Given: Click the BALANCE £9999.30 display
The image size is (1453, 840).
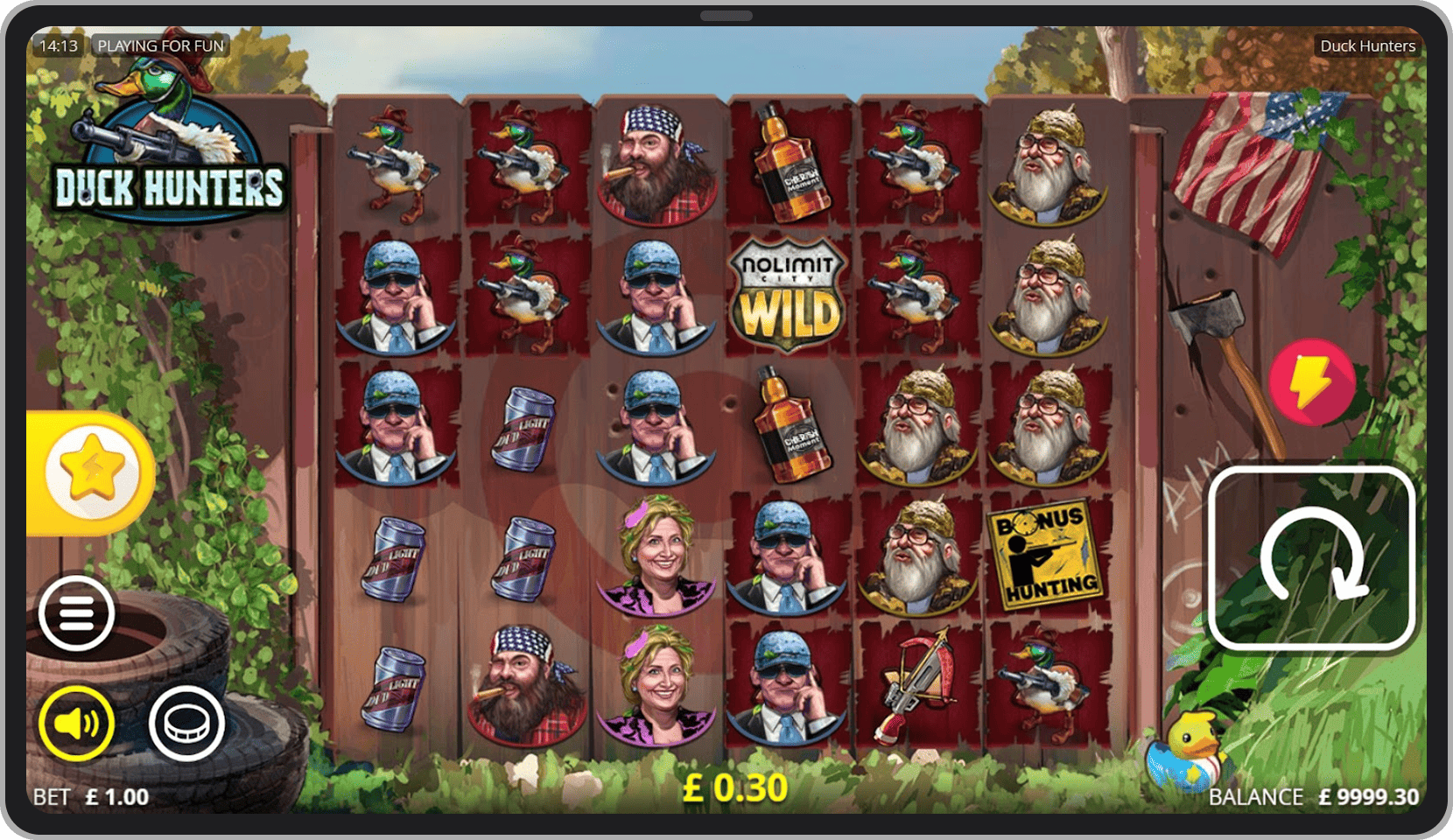Looking at the screenshot, I should click(1313, 797).
